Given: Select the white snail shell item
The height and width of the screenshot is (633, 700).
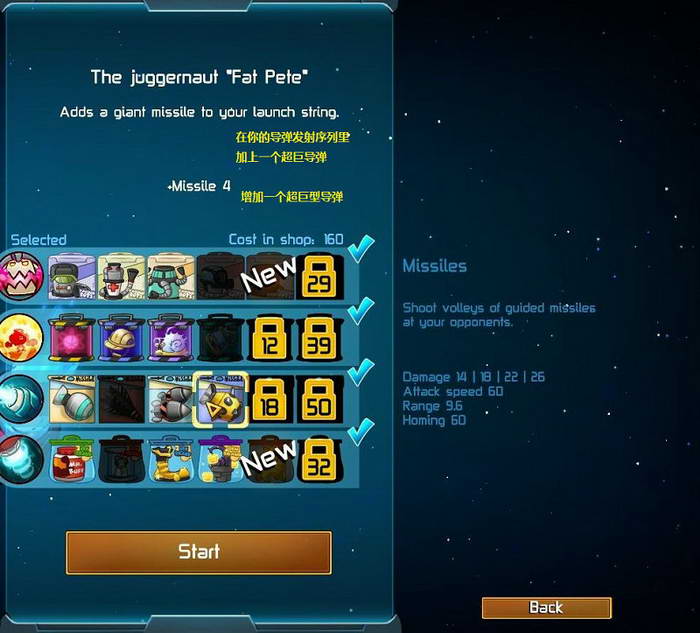Looking at the screenshot, I should [172, 338].
